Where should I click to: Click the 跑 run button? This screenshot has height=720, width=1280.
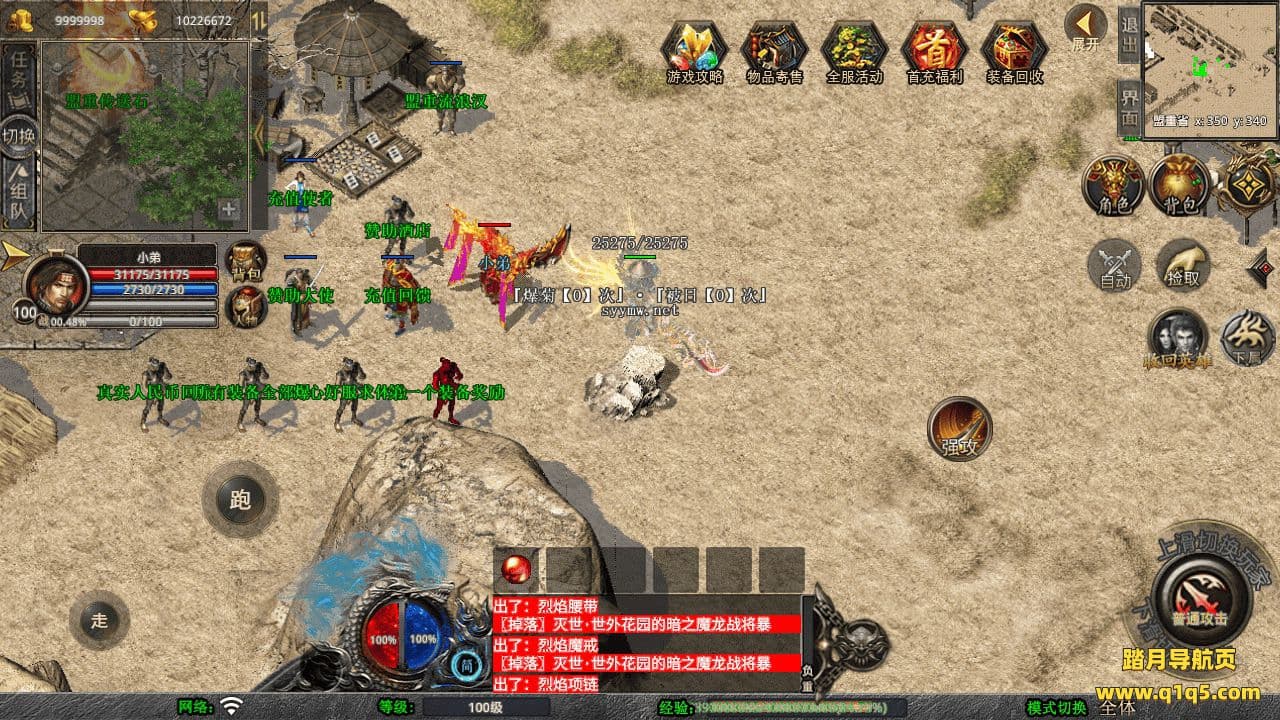pos(240,500)
